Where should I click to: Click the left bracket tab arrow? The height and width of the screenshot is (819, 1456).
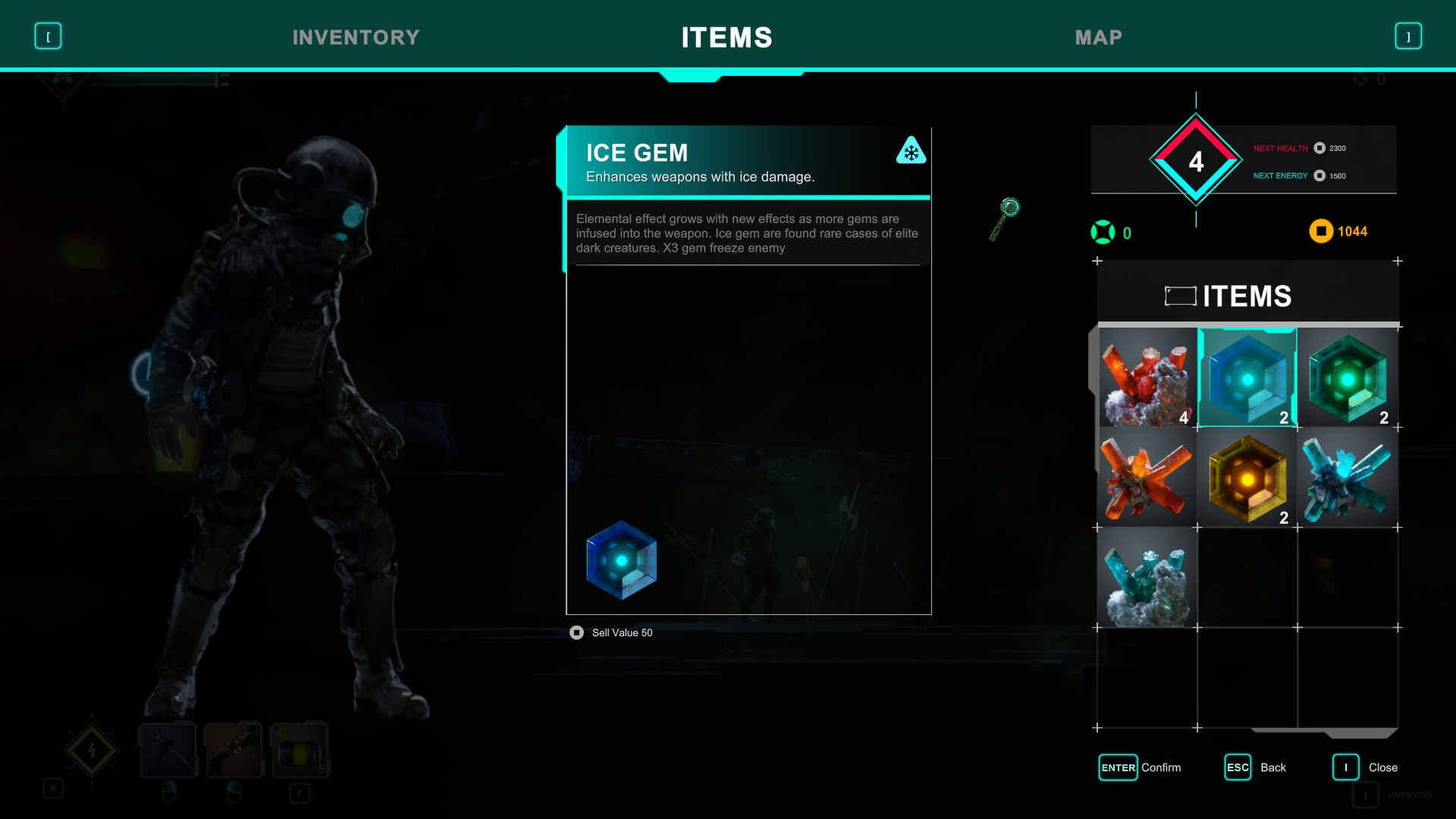click(48, 36)
